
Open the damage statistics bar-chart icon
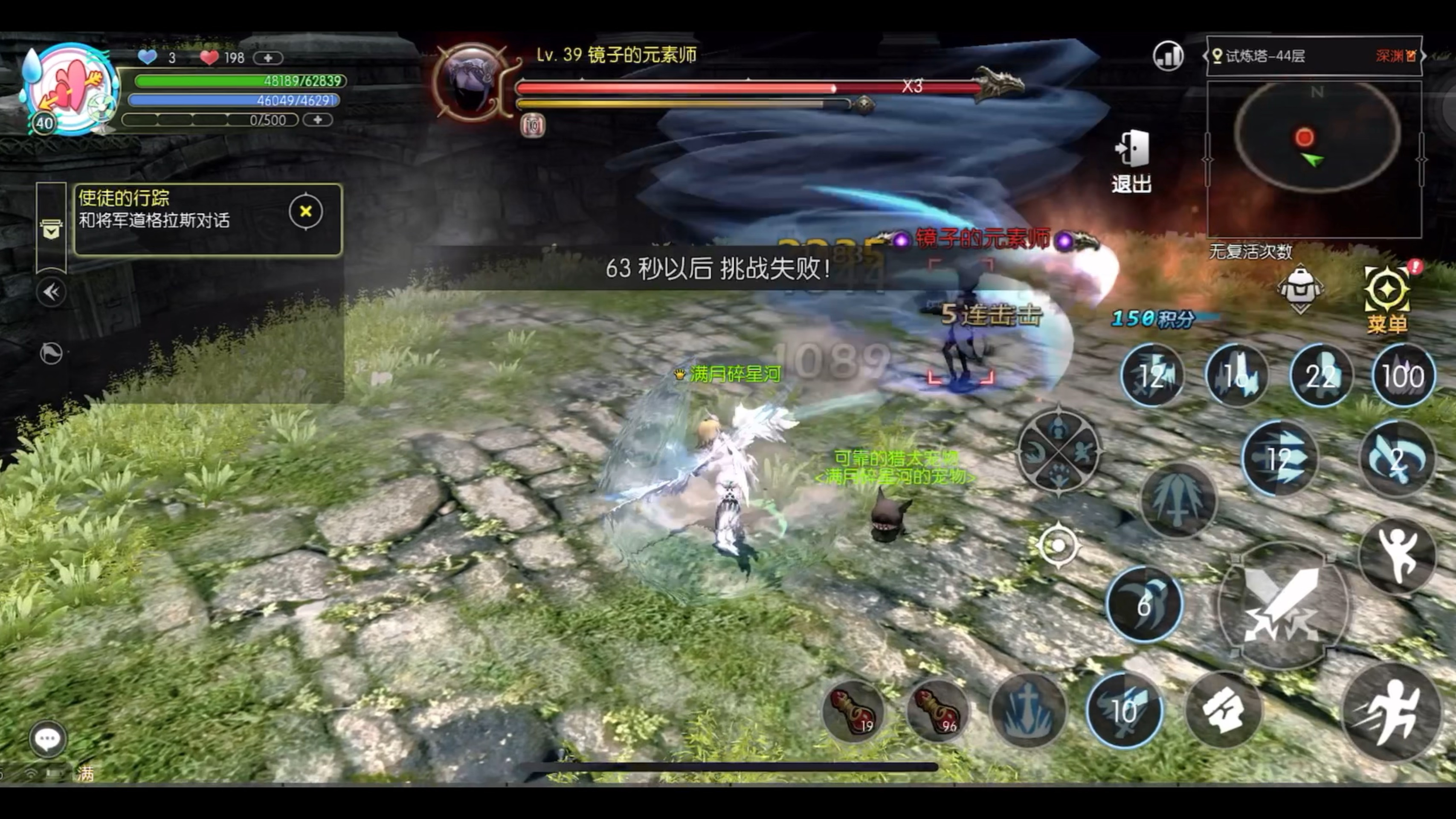tap(1168, 56)
